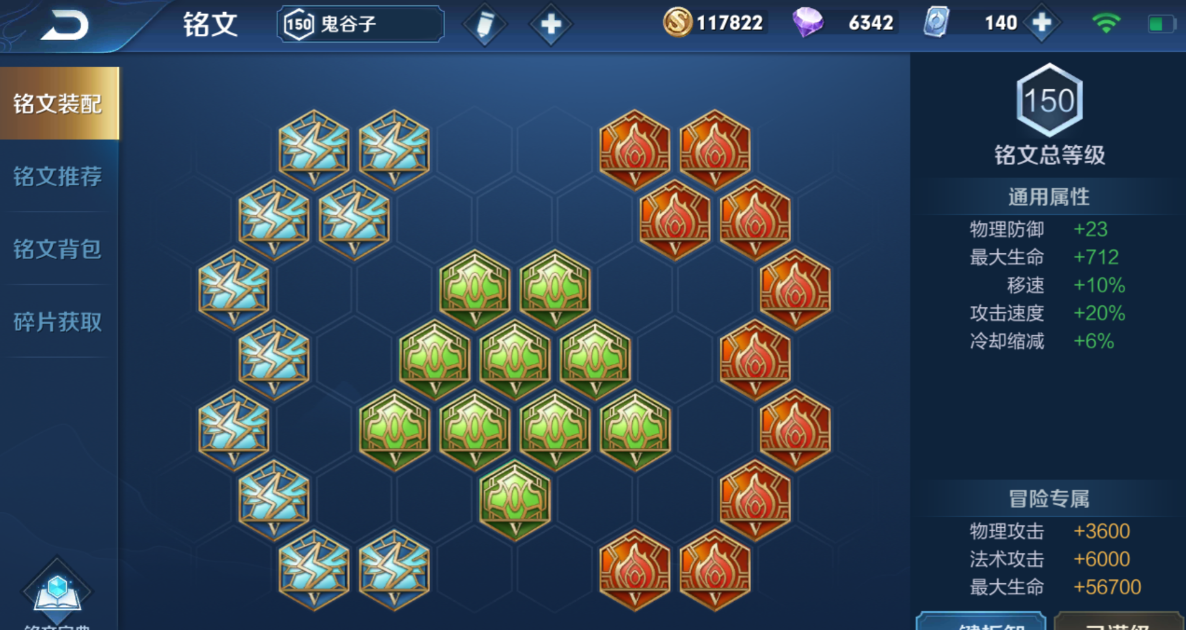
Task: Open the 鬼谷子 rune page dropdown
Action: [360, 24]
